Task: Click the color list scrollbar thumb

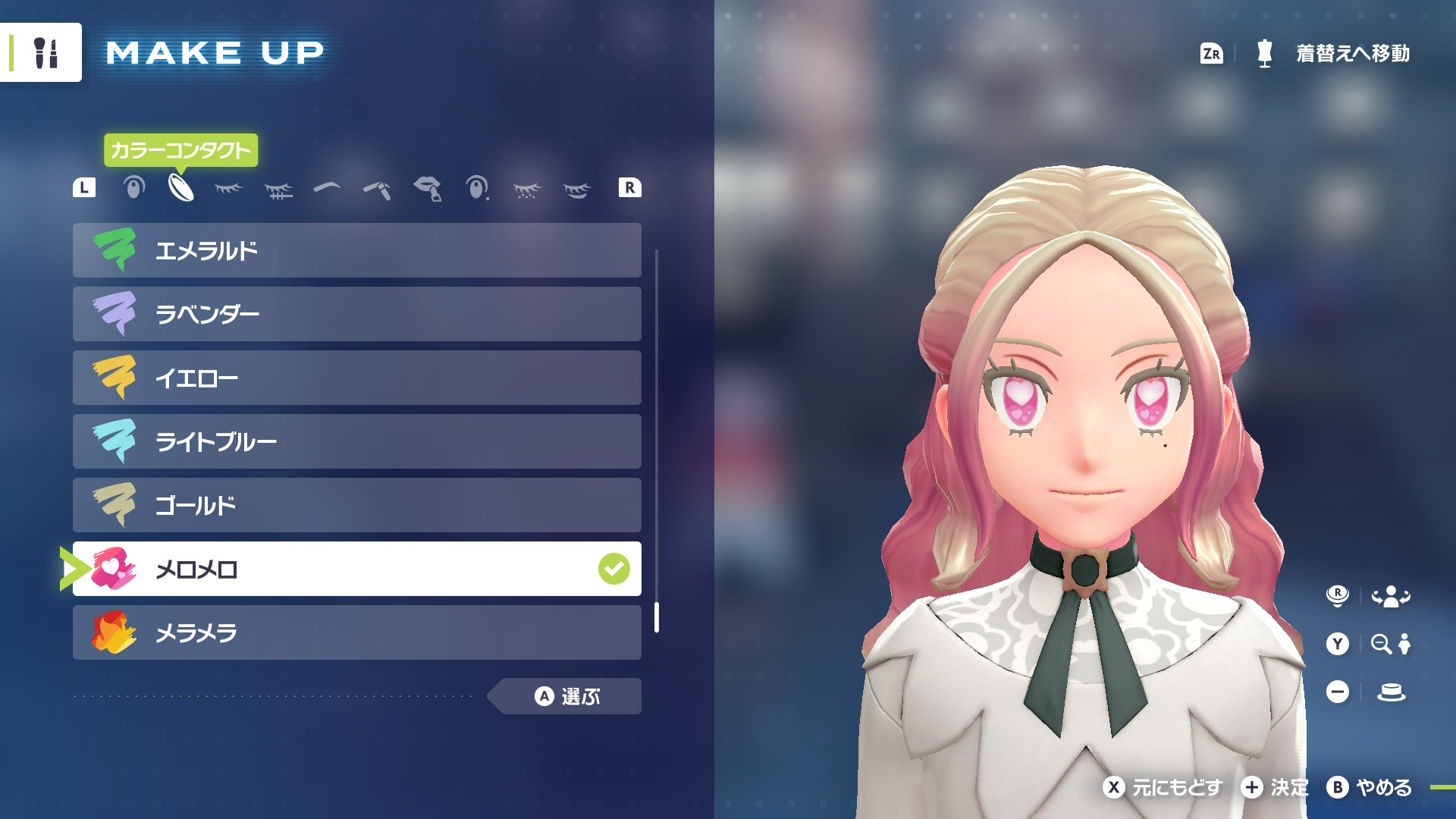Action: [x=657, y=617]
